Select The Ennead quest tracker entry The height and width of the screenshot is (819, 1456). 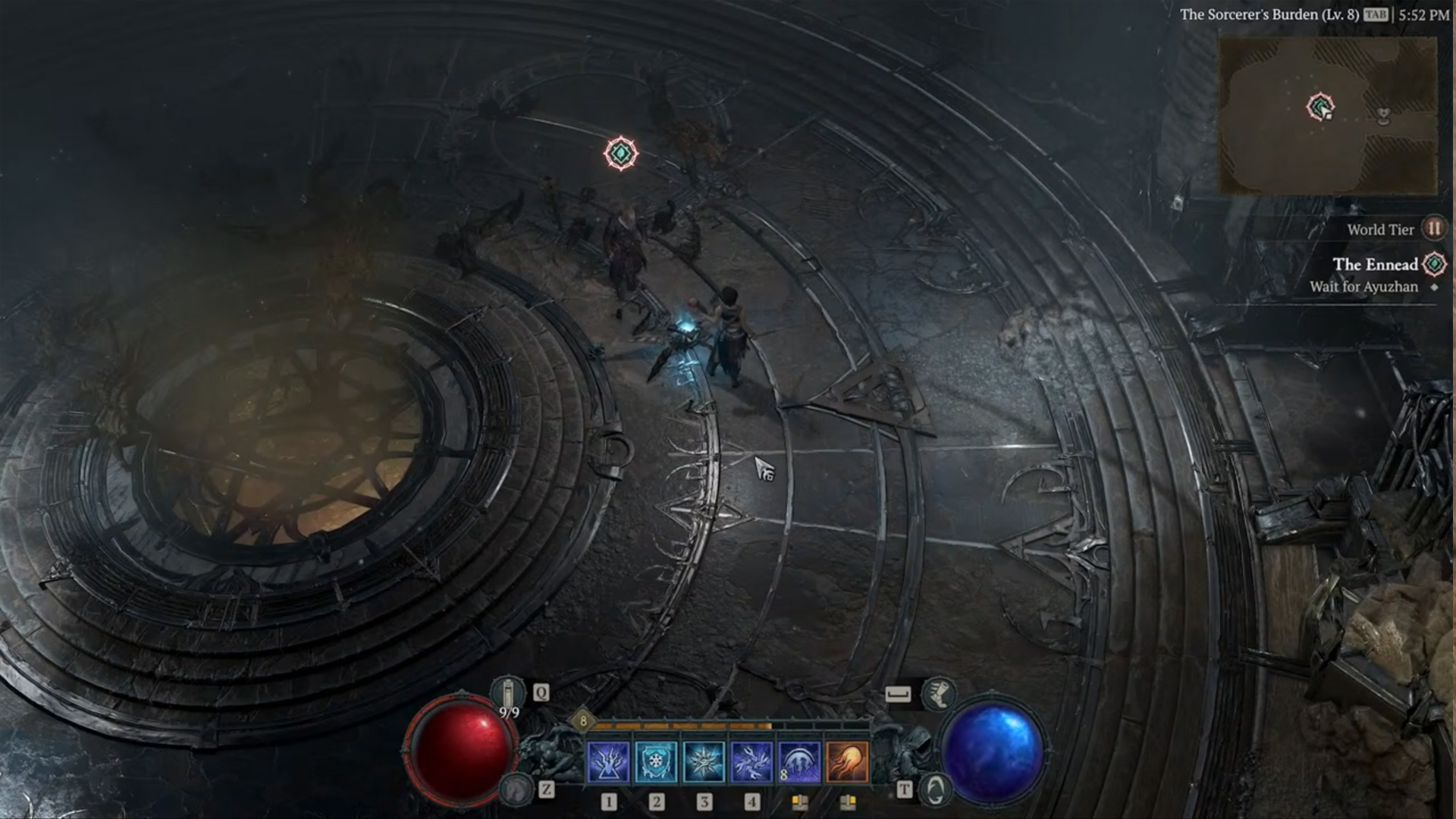1375,265
